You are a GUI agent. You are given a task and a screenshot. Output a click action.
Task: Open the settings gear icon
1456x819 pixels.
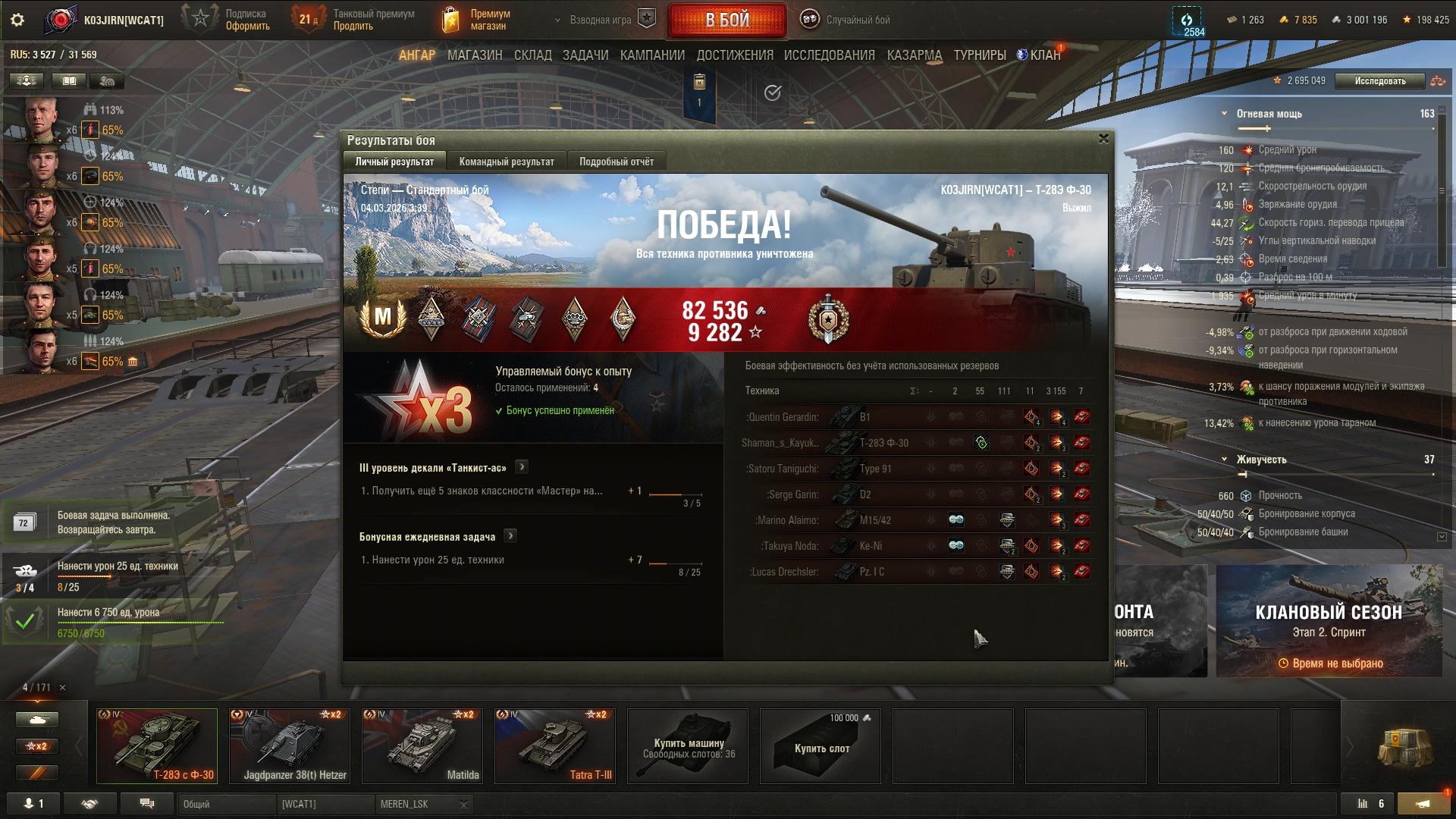click(x=17, y=20)
